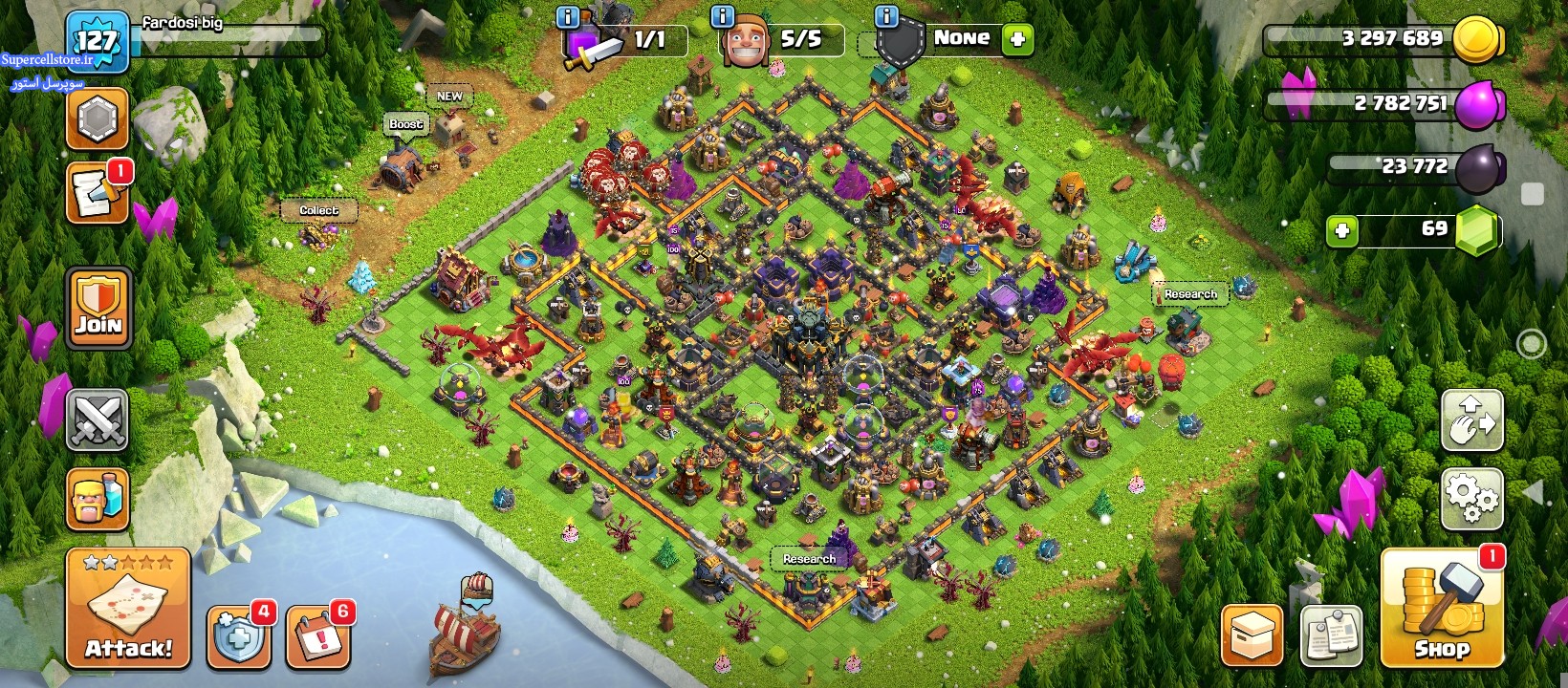Open the storage box inventory button
The width and height of the screenshot is (1568, 688).
pos(1252,635)
